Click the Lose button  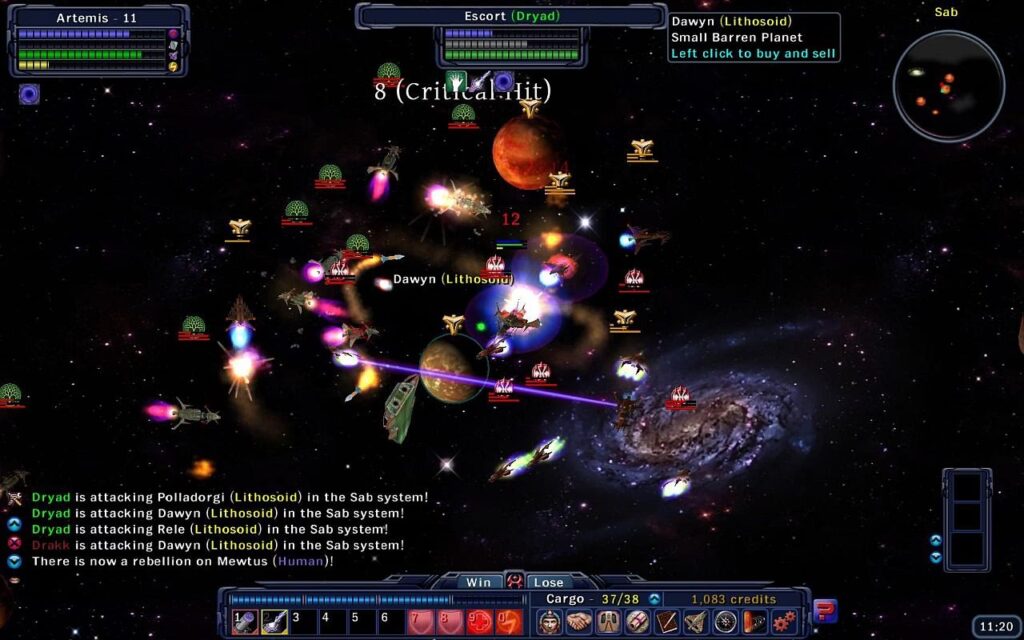548,582
